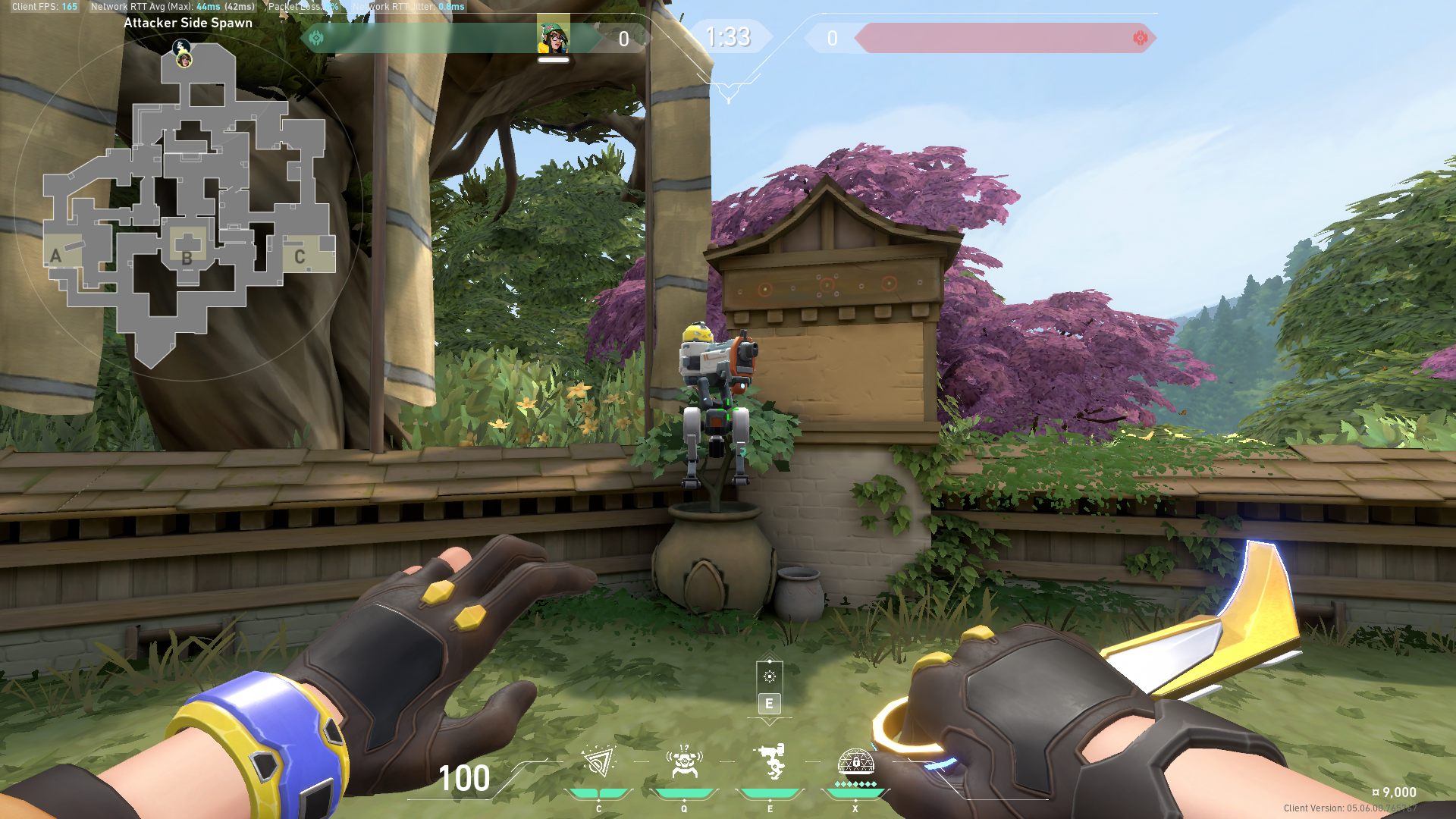The height and width of the screenshot is (819, 1456).
Task: Click bombsite A label on the minimap
Action: coord(55,256)
